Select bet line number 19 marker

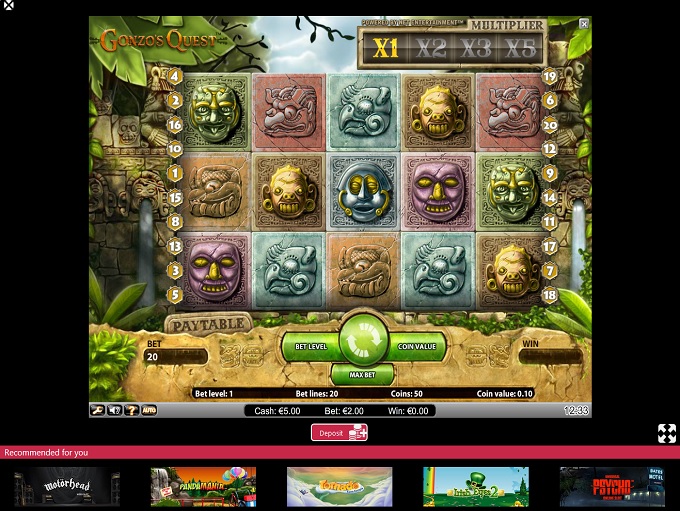(x=550, y=76)
